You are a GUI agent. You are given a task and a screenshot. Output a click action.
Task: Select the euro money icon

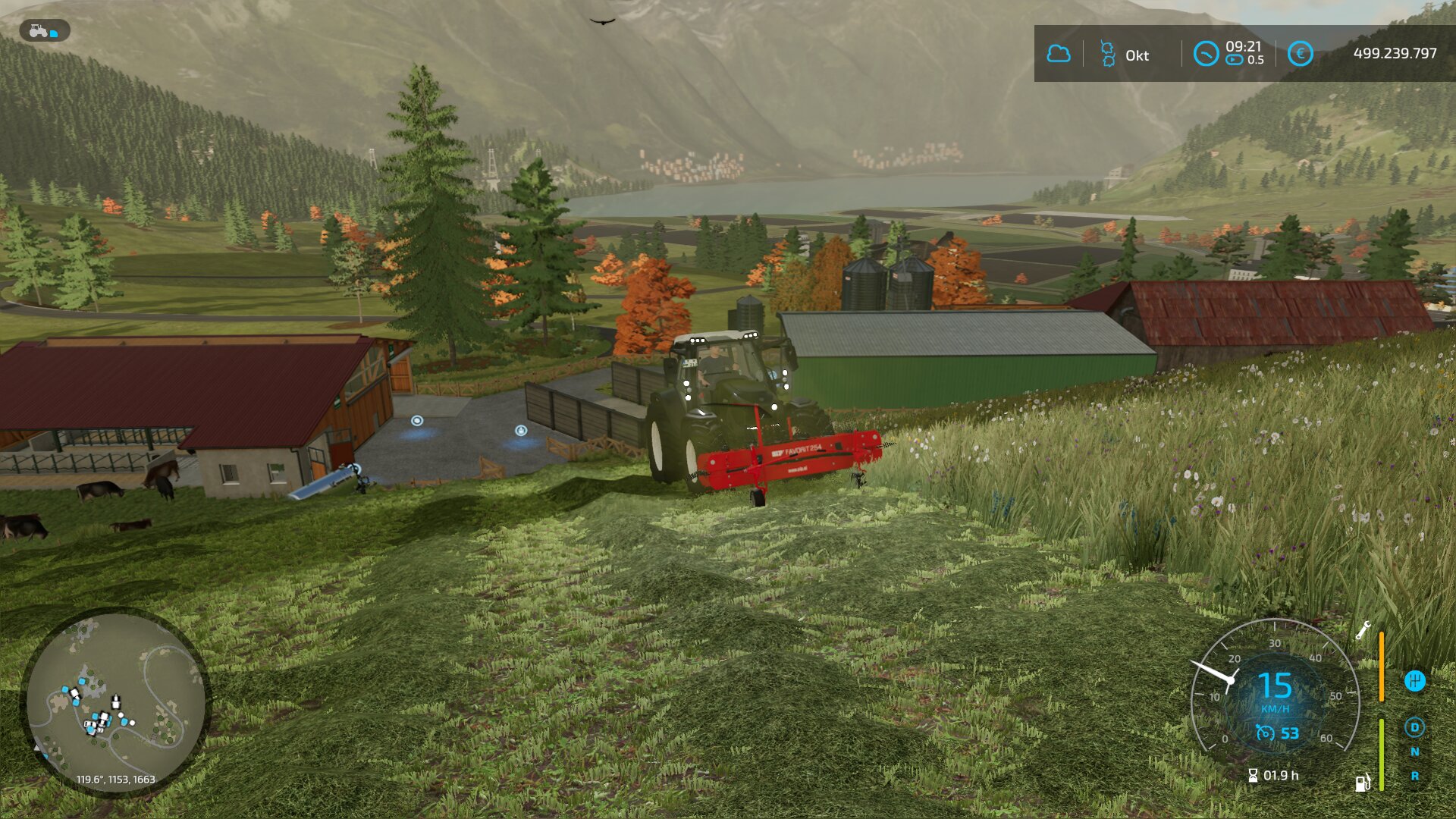1300,54
